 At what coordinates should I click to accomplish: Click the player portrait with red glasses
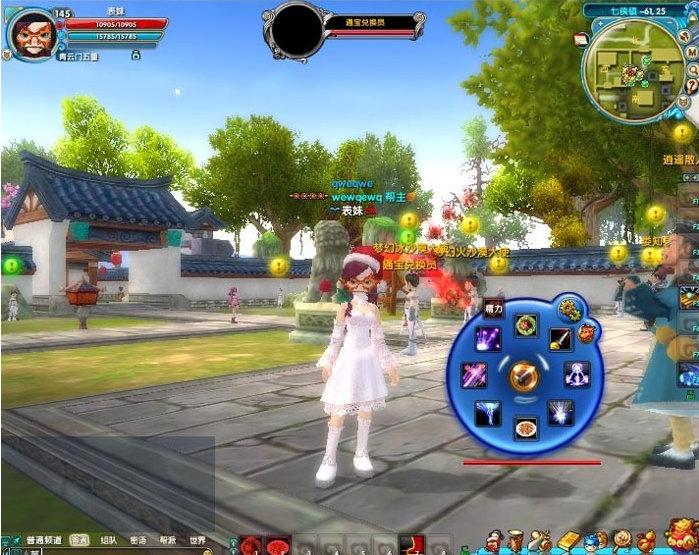(x=34, y=35)
